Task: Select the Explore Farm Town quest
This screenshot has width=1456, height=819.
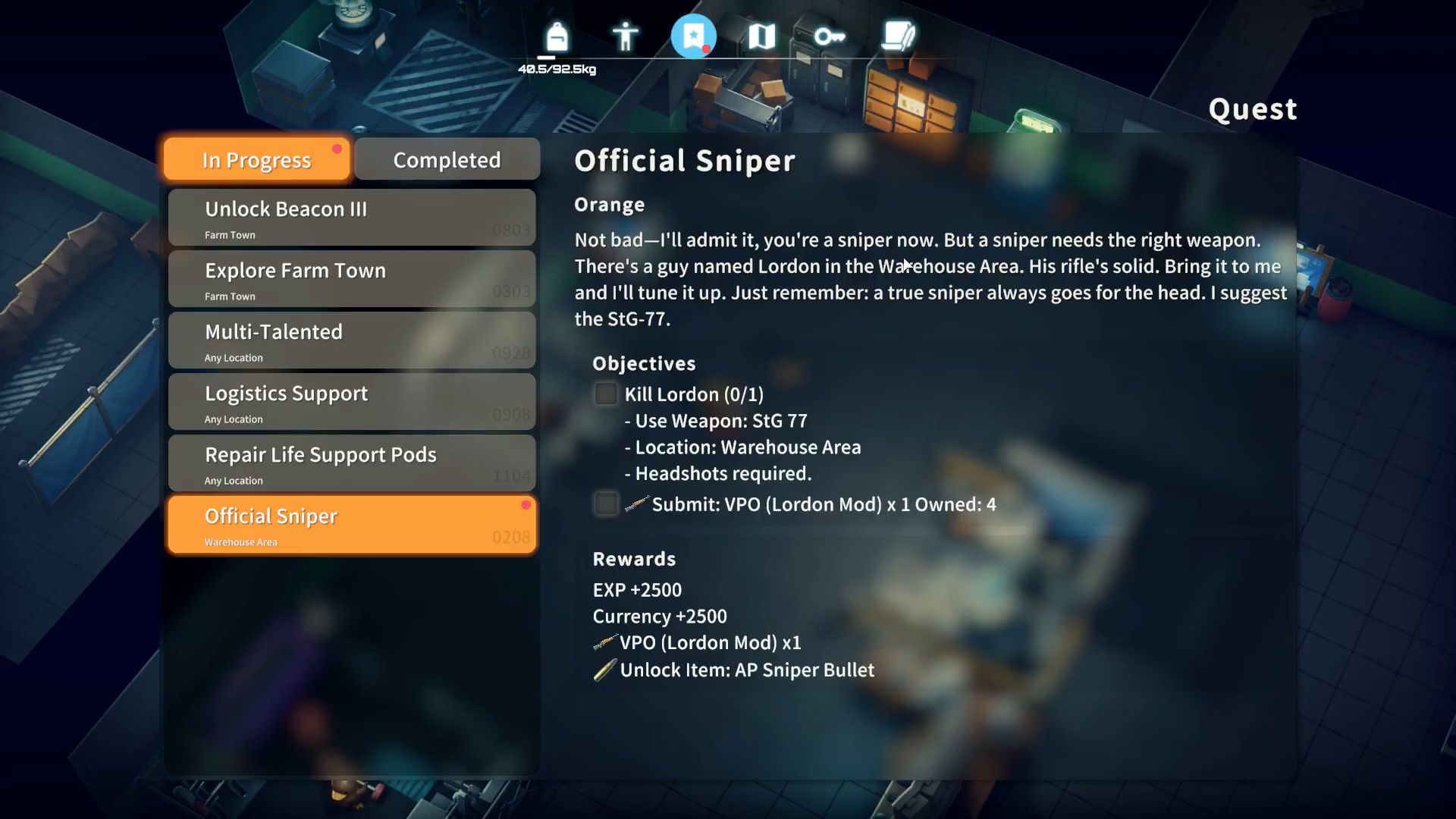Action: (351, 278)
